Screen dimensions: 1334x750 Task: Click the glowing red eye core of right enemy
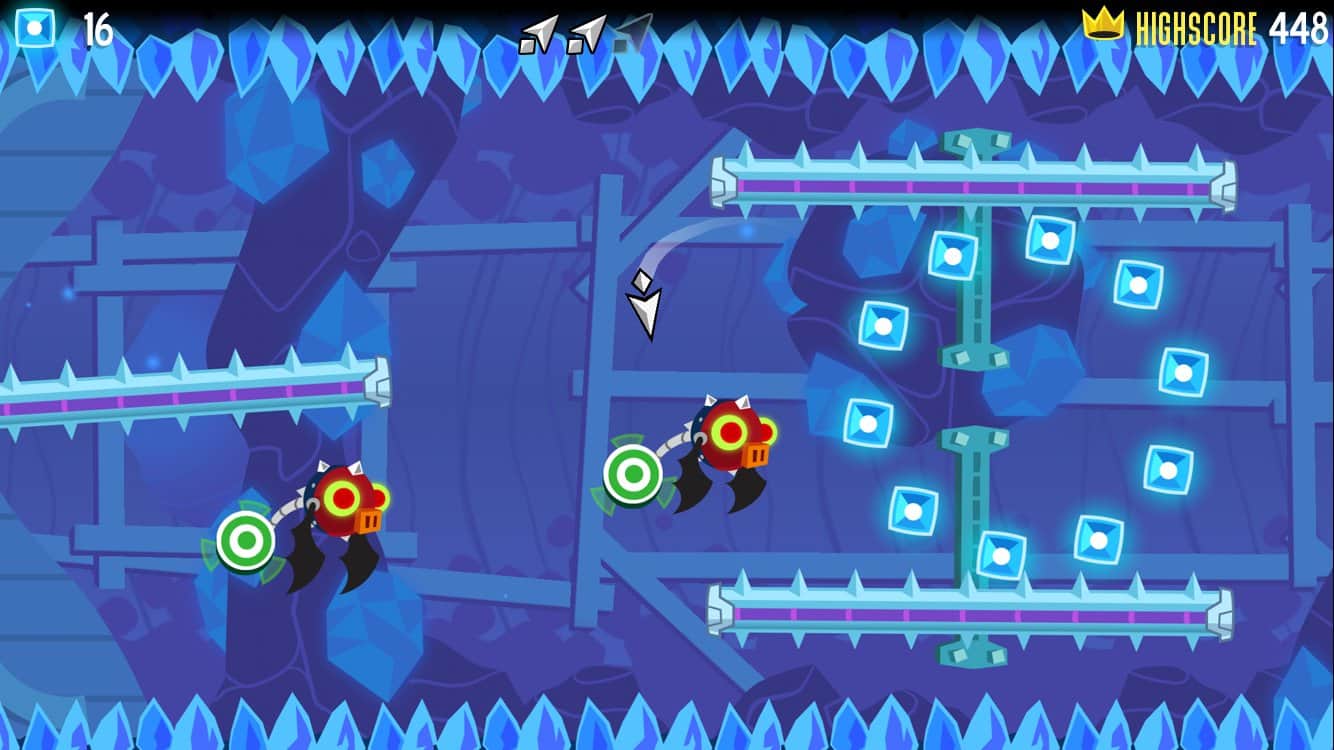(729, 432)
